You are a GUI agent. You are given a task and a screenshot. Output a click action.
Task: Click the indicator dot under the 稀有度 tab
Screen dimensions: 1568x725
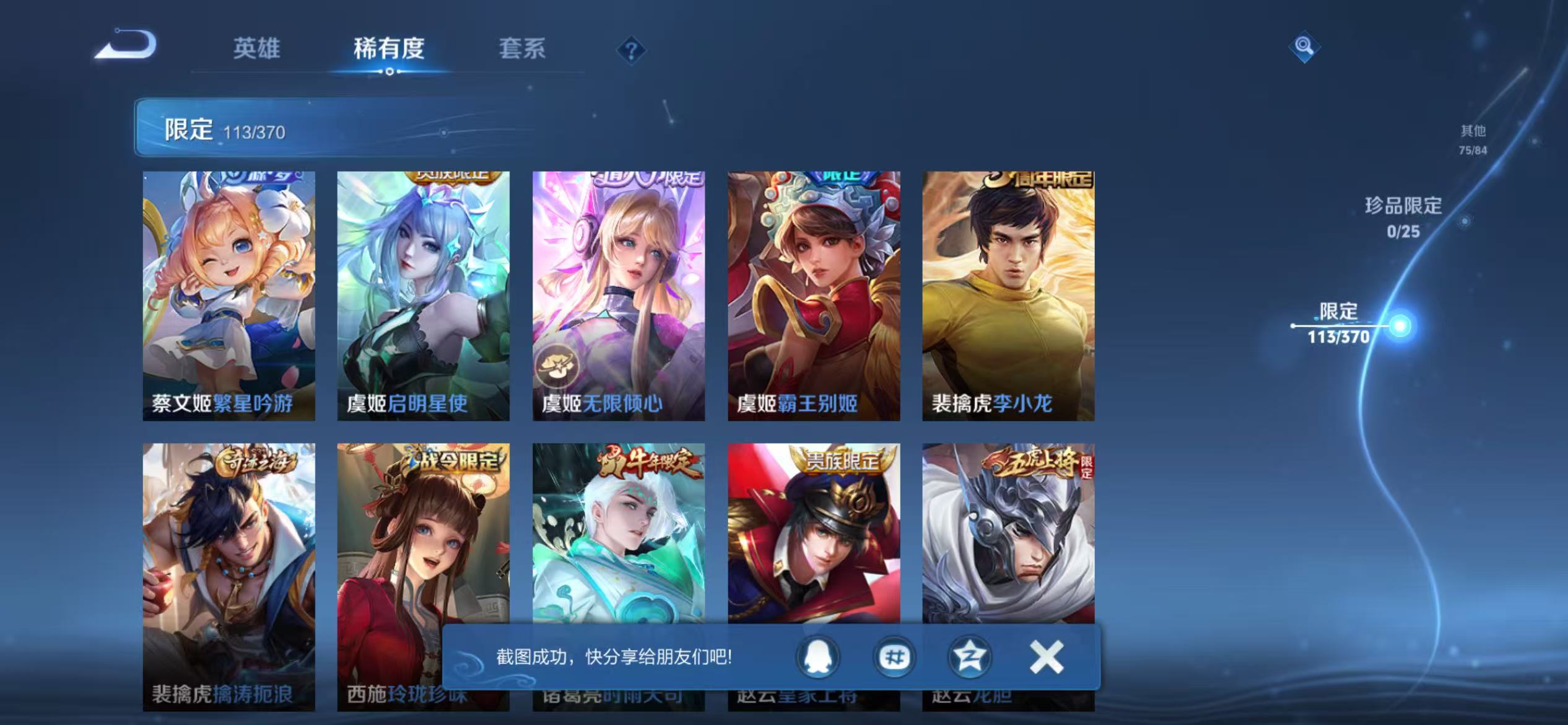(389, 72)
